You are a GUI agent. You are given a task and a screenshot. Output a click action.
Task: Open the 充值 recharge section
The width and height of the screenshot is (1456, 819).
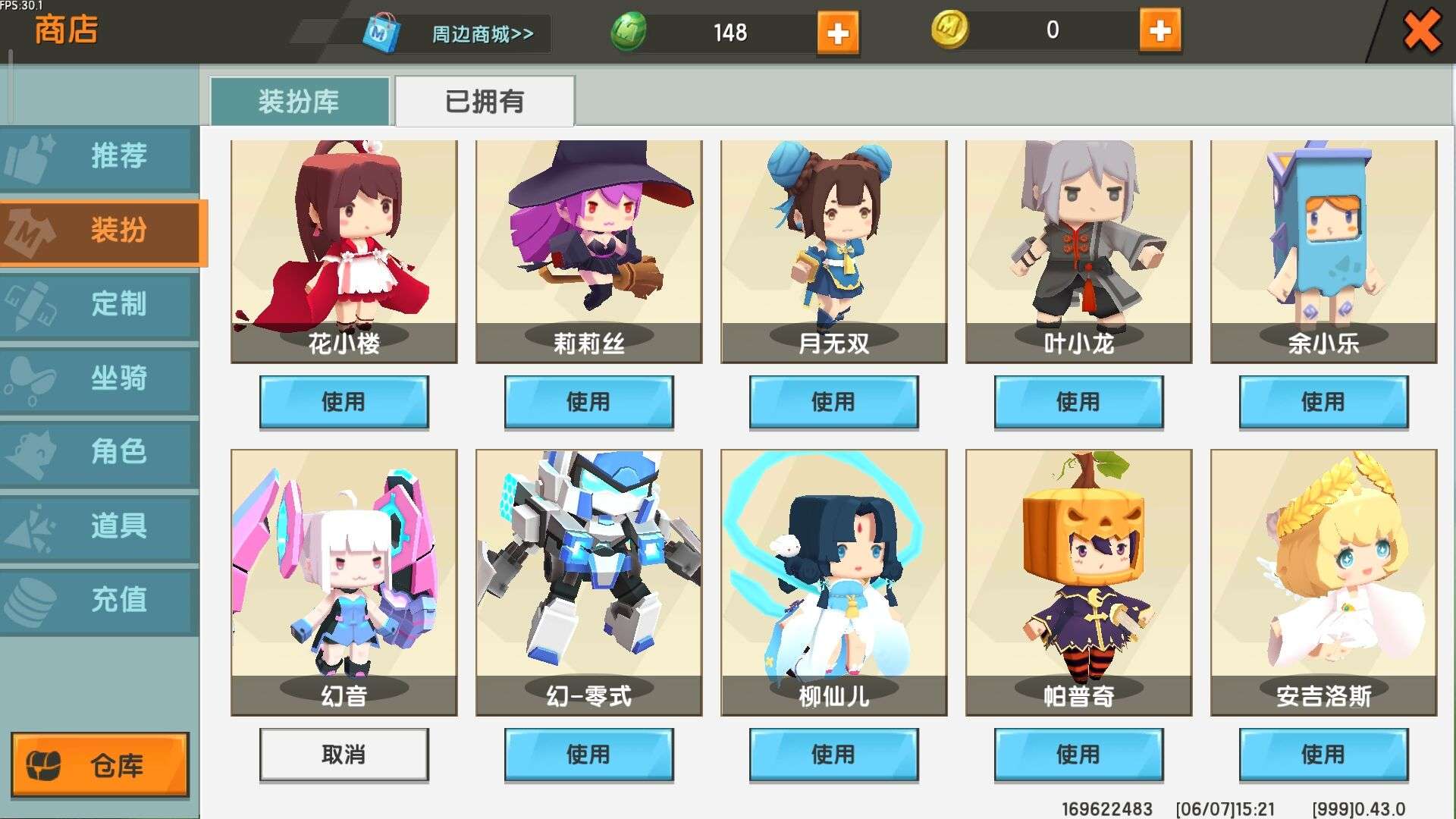[x=99, y=600]
